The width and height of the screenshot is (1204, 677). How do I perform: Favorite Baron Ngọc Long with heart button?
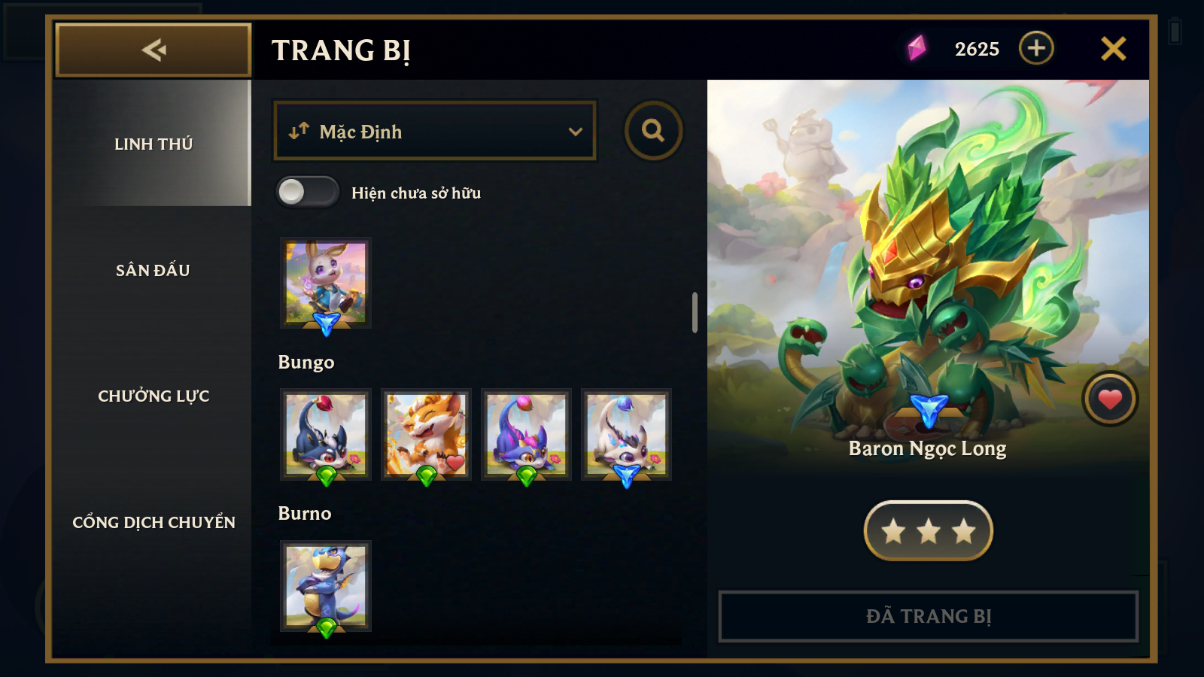(x=1110, y=399)
